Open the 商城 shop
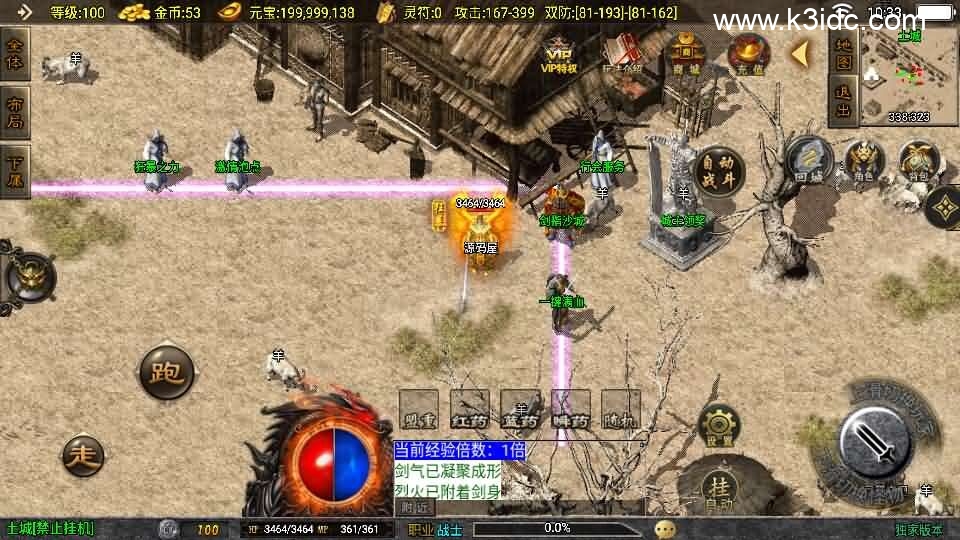Viewport: 960px width, 540px height. pyautogui.click(x=686, y=53)
